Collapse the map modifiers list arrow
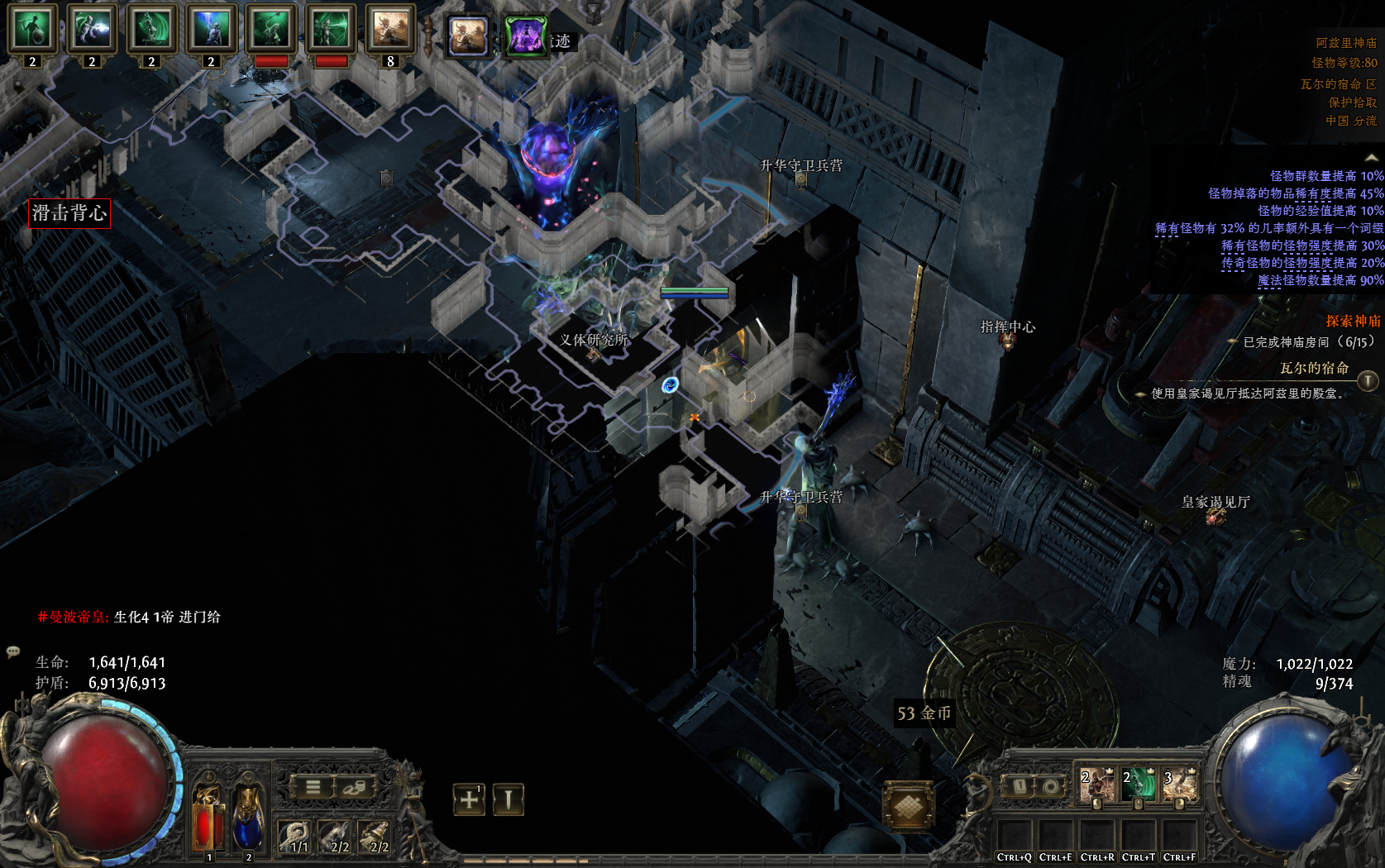The width and height of the screenshot is (1385, 868). [x=1371, y=157]
